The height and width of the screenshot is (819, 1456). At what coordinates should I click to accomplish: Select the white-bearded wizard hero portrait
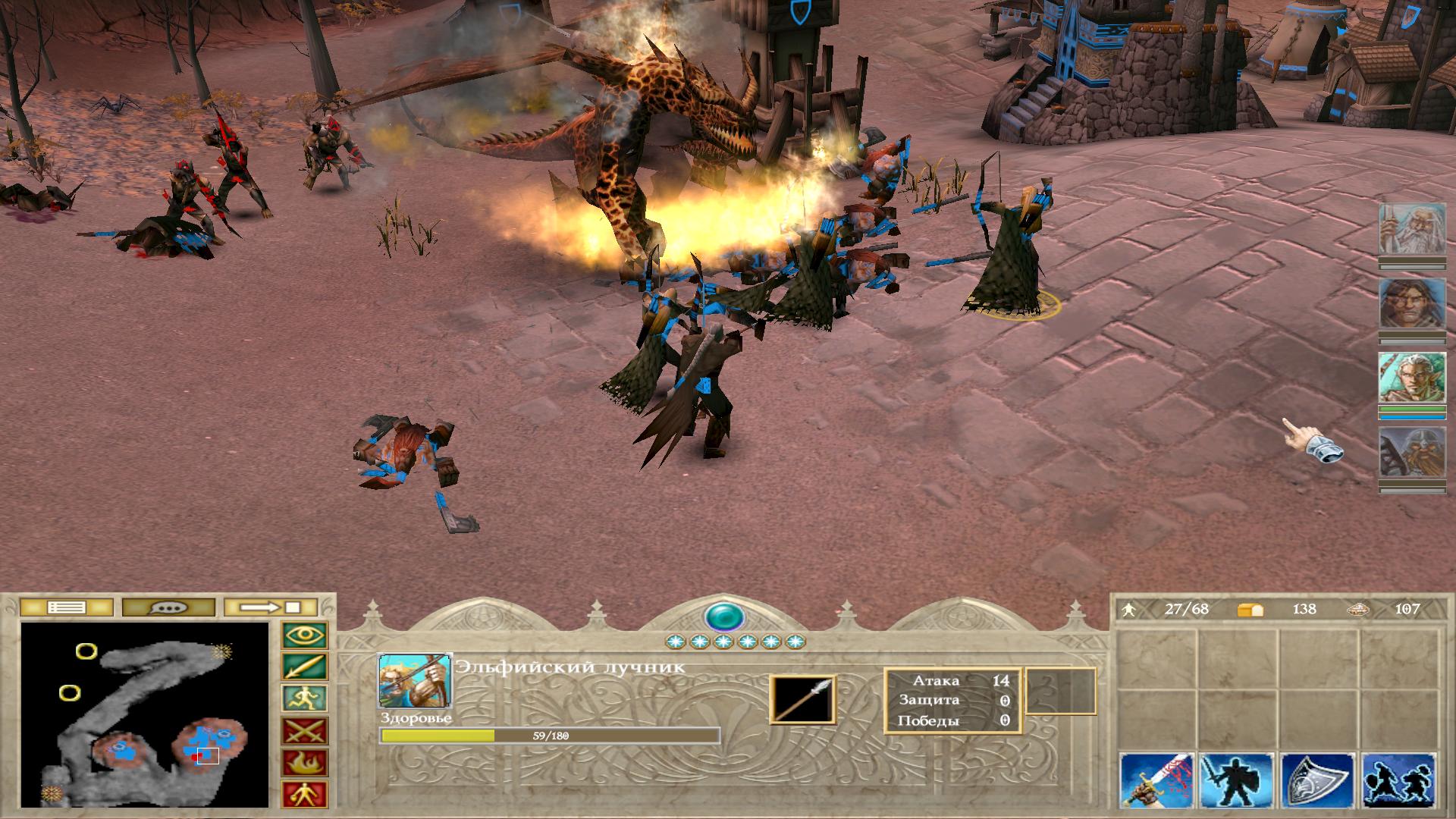pyautogui.click(x=1401, y=229)
